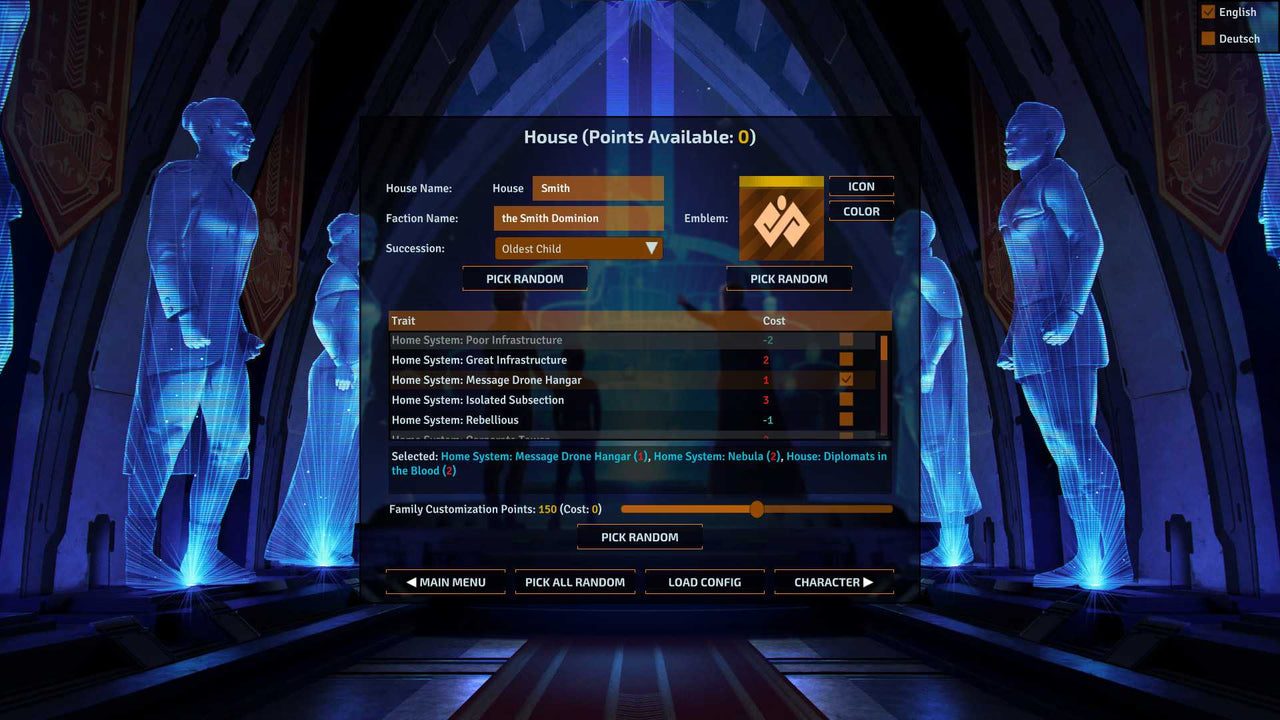This screenshot has width=1280, height=720.
Task: Click PICK ALL RANDOM
Action: coord(575,581)
